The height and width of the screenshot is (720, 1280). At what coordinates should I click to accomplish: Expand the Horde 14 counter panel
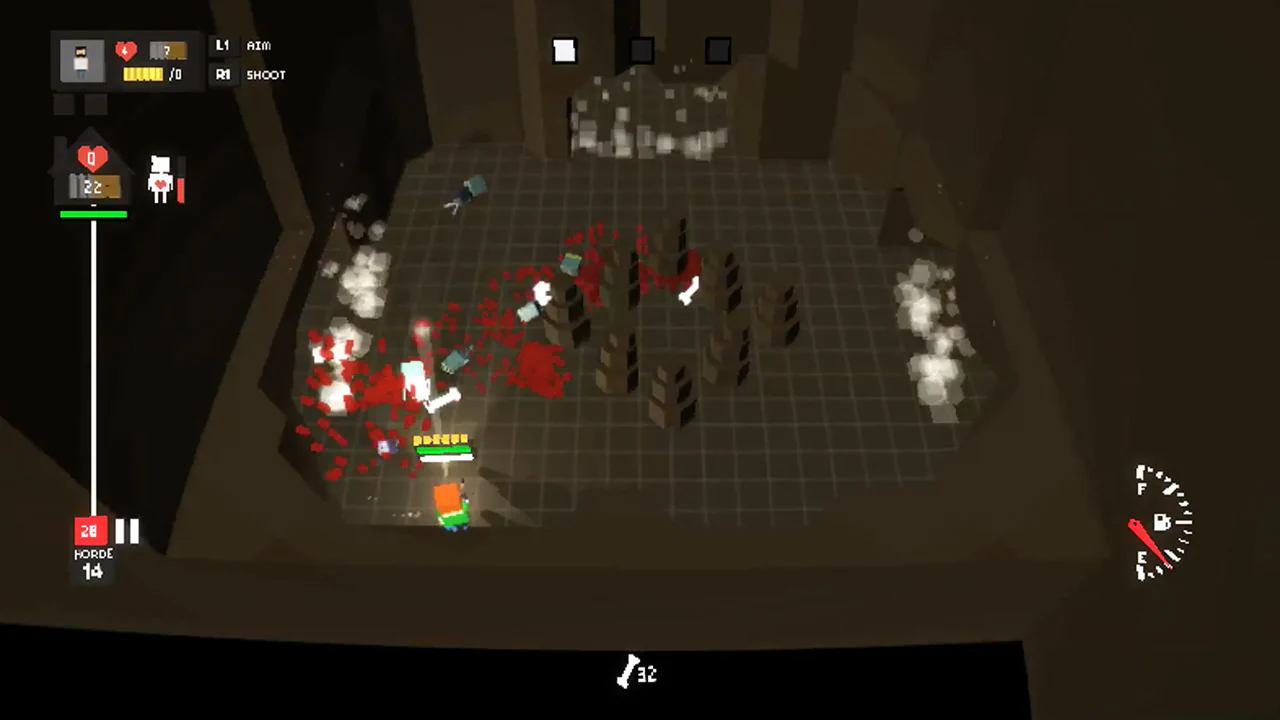tap(93, 565)
